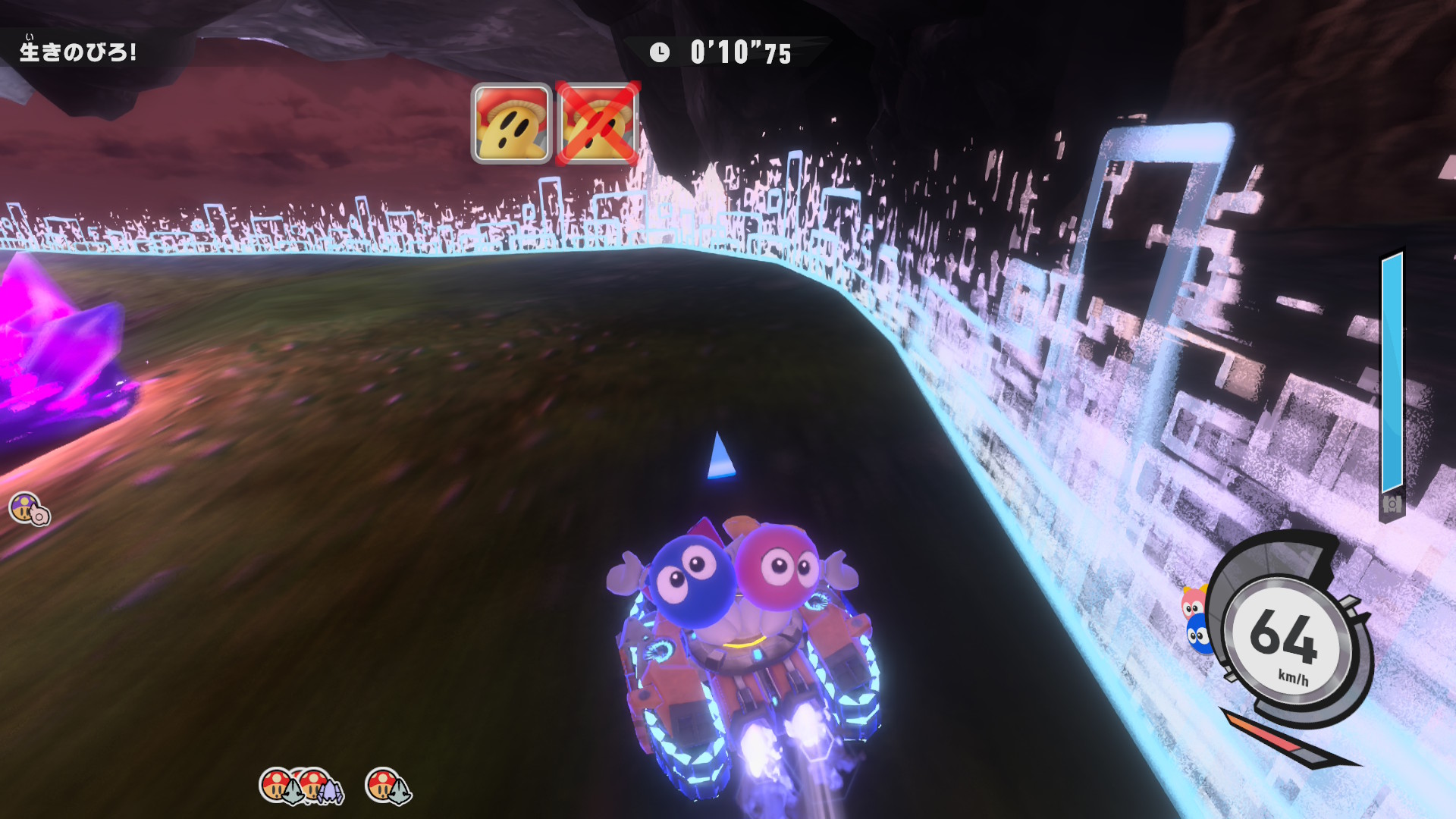Click the purple mushroom with hand icon
1456x819 pixels.
coord(29,508)
